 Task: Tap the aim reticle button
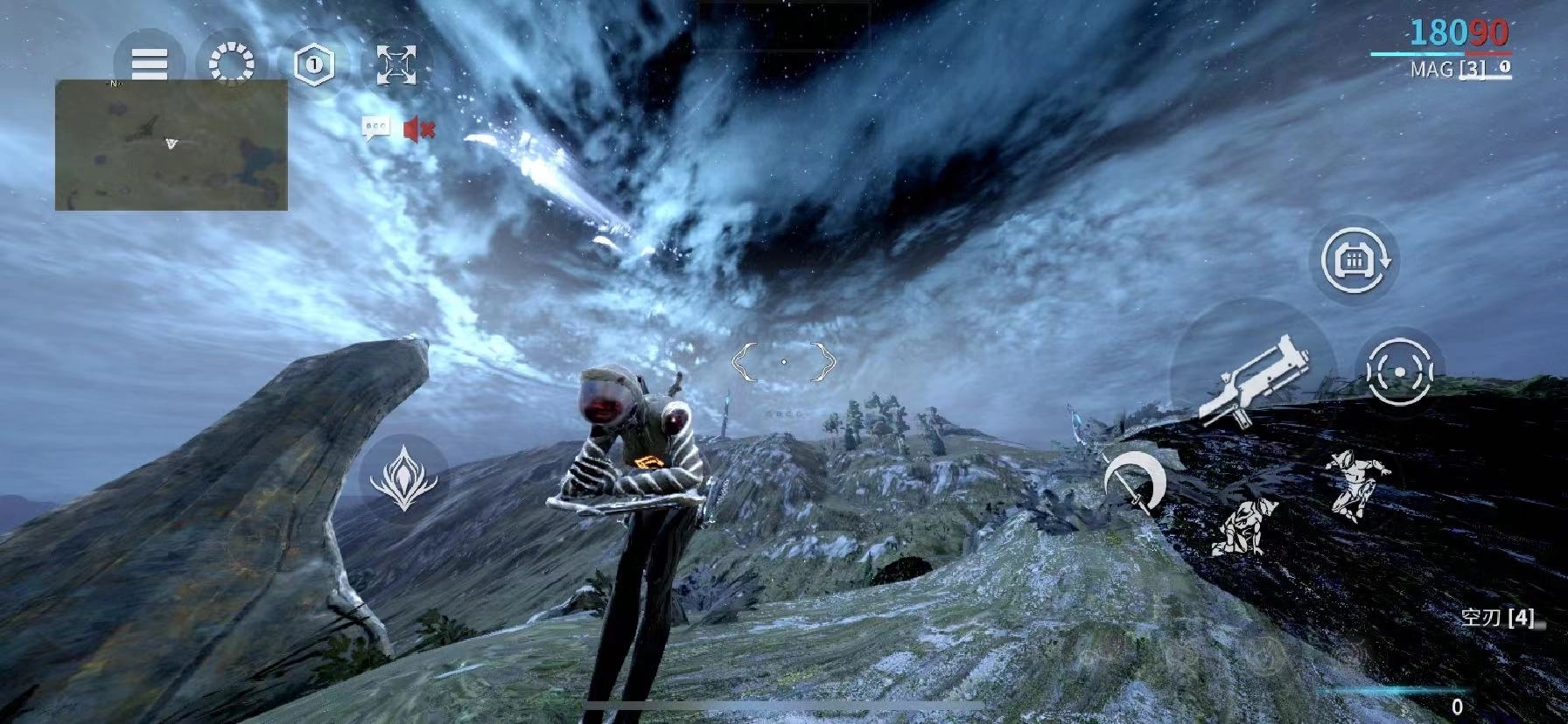pos(1400,372)
